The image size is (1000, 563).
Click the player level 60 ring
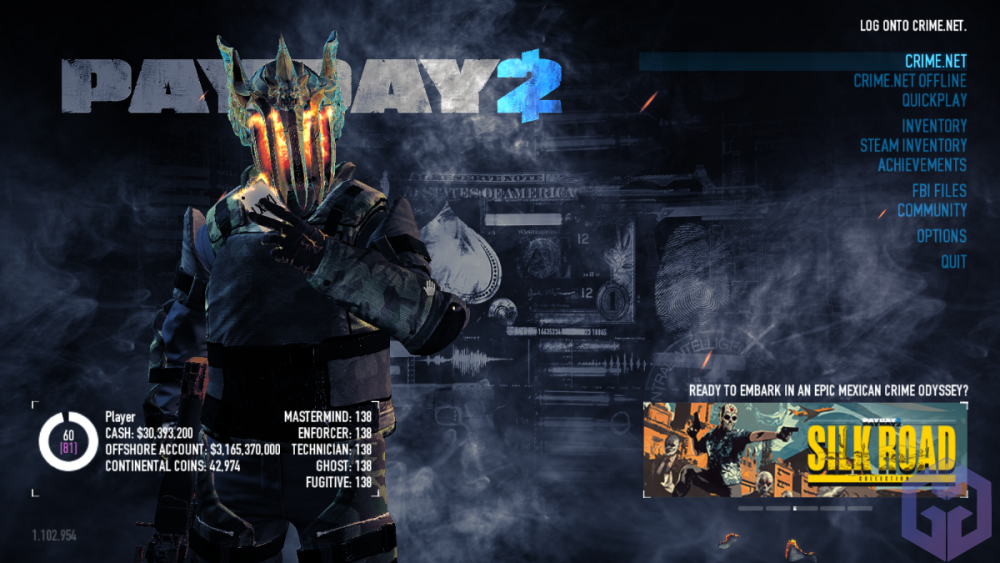pos(68,441)
